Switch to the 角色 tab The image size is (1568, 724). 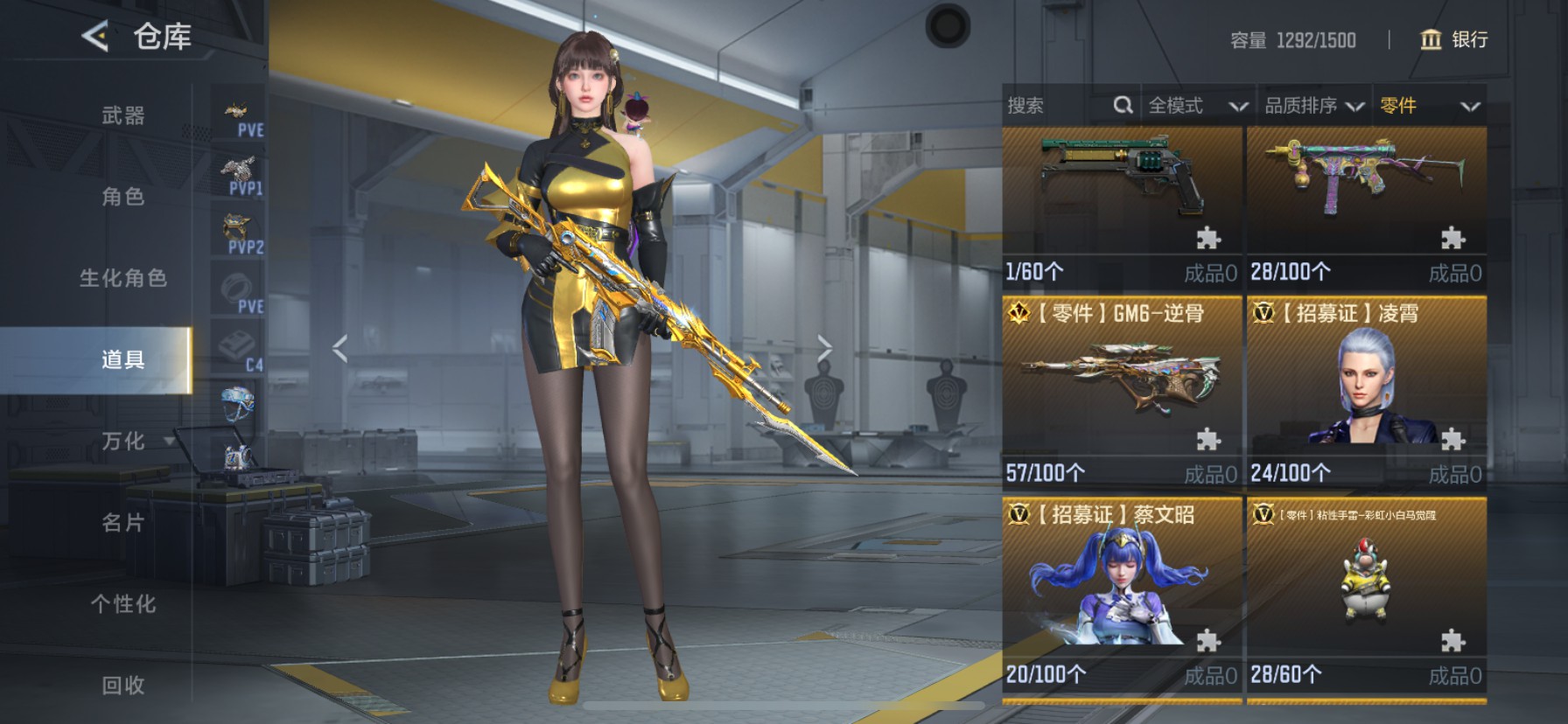122,197
